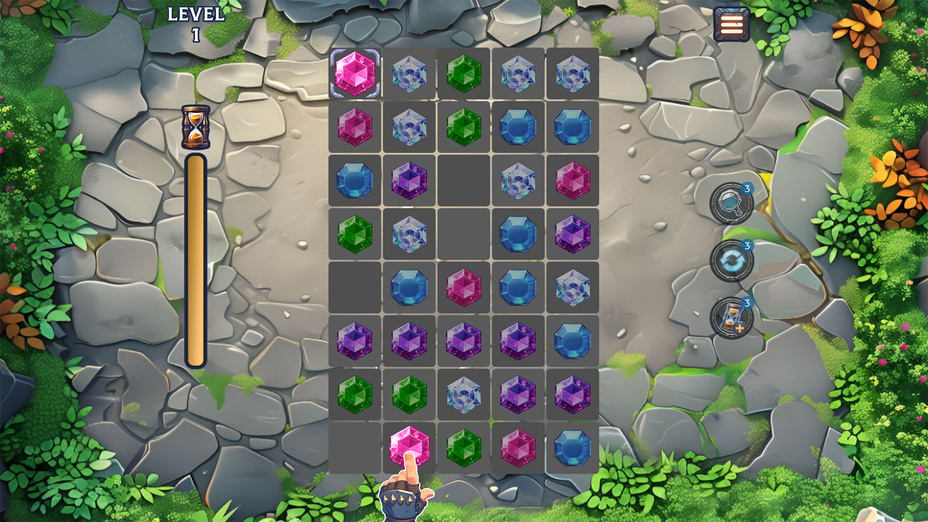Choose the pink gem under the pointing hand
This screenshot has height=522, width=928.
point(408,443)
